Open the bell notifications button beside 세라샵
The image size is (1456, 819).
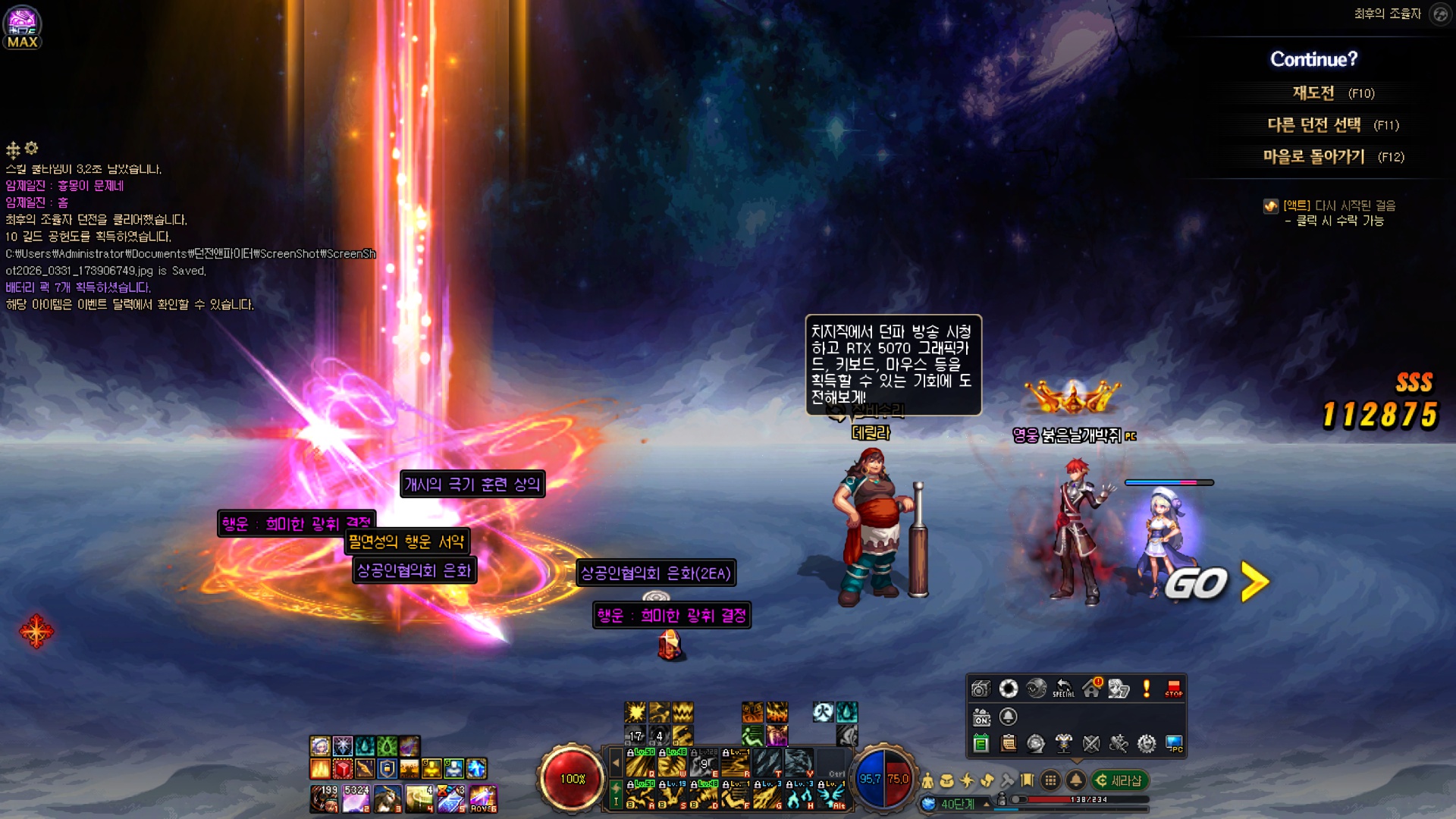tap(1075, 780)
